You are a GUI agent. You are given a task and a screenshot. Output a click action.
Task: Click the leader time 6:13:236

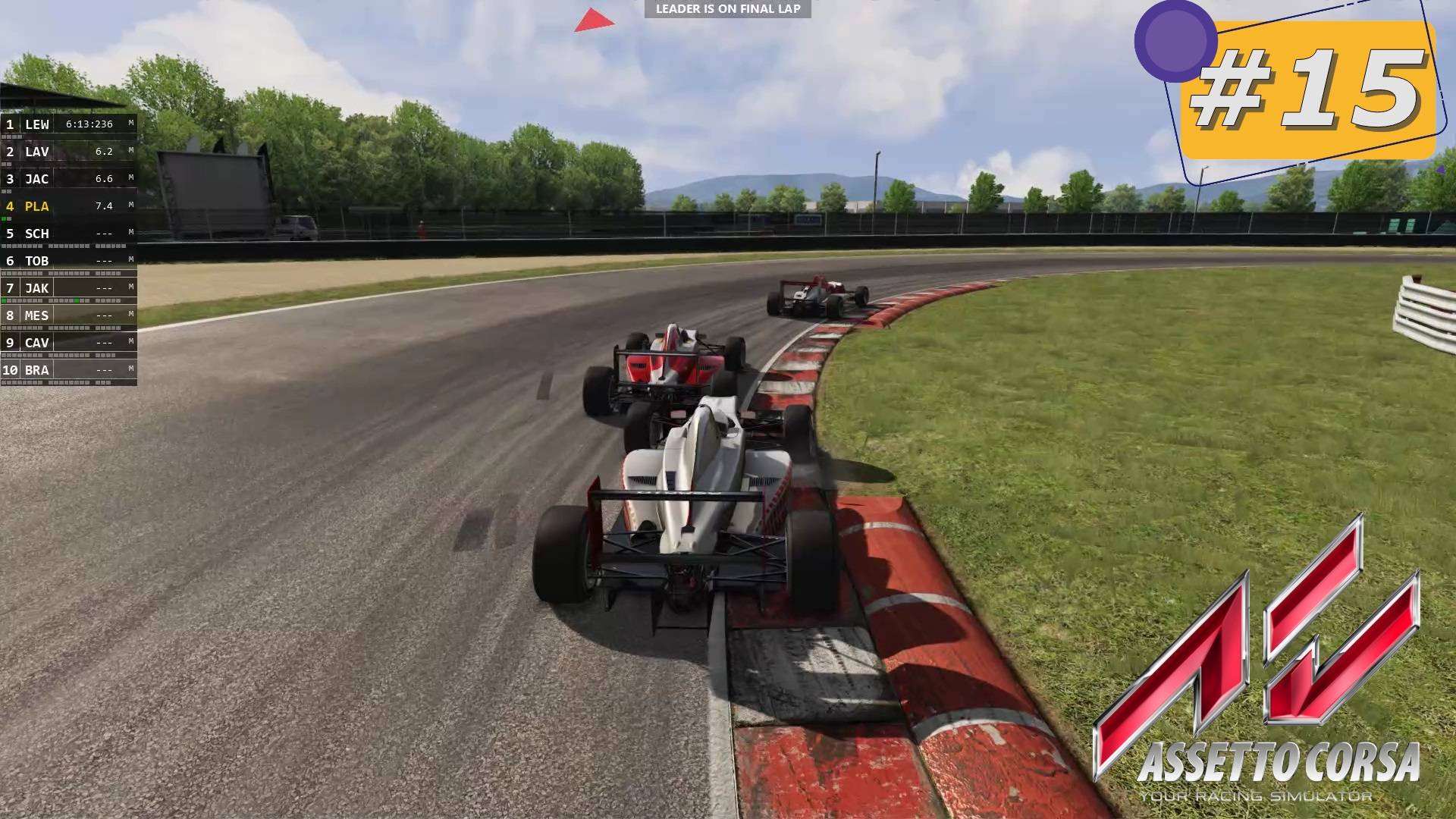click(89, 124)
